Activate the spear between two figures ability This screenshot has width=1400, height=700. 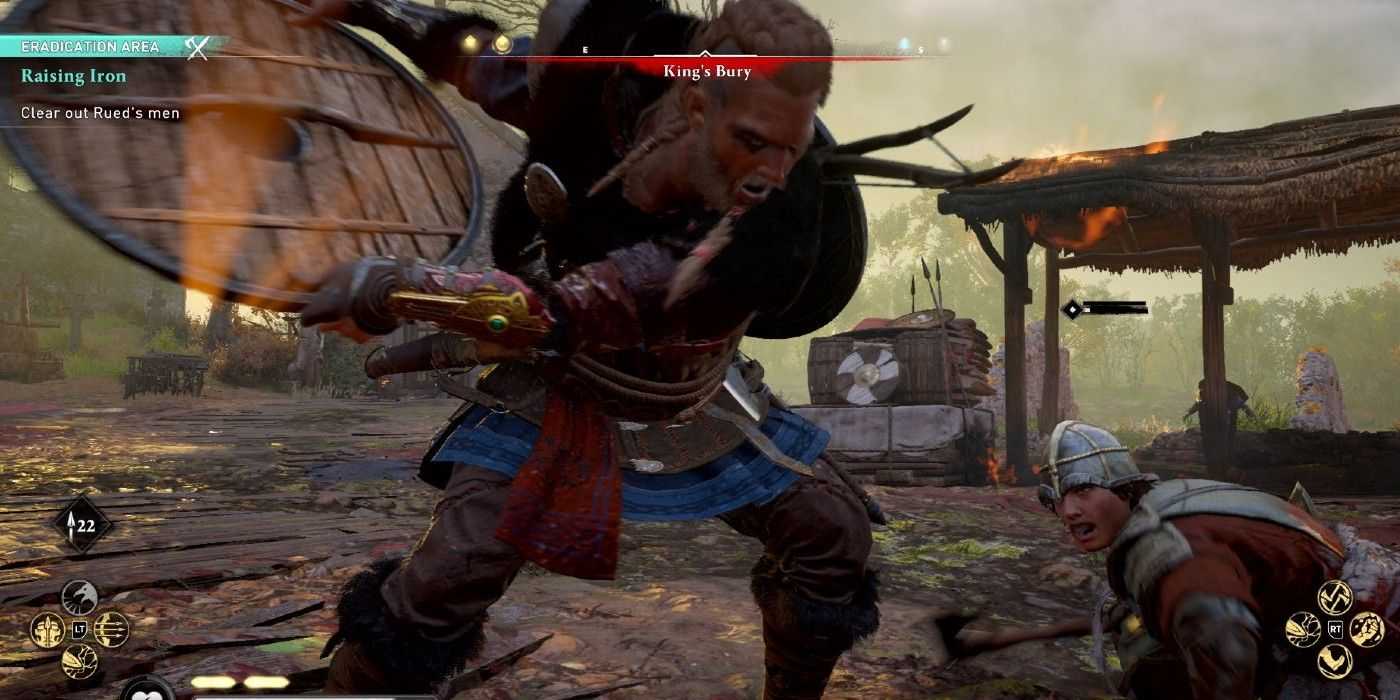coord(47,629)
